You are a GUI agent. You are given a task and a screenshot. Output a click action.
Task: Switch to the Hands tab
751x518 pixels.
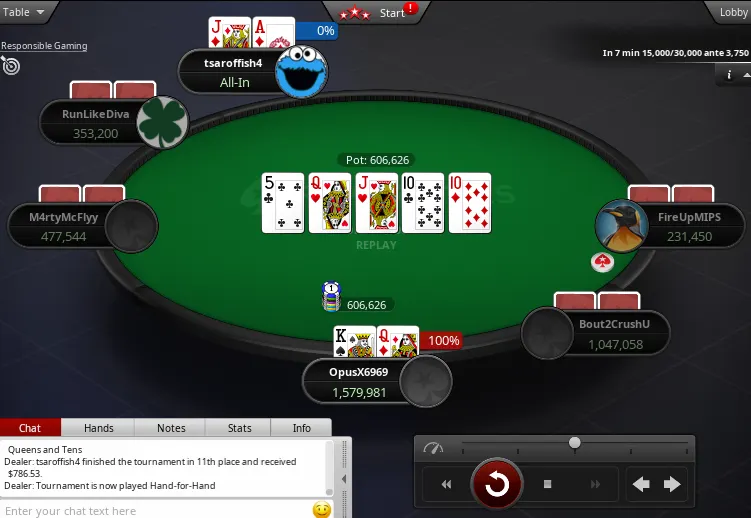(x=99, y=428)
